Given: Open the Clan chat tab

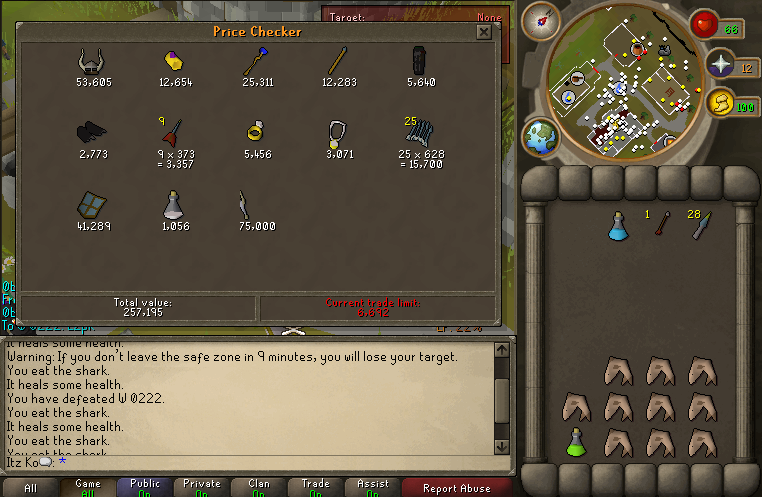Looking at the screenshot, I should tap(259, 488).
